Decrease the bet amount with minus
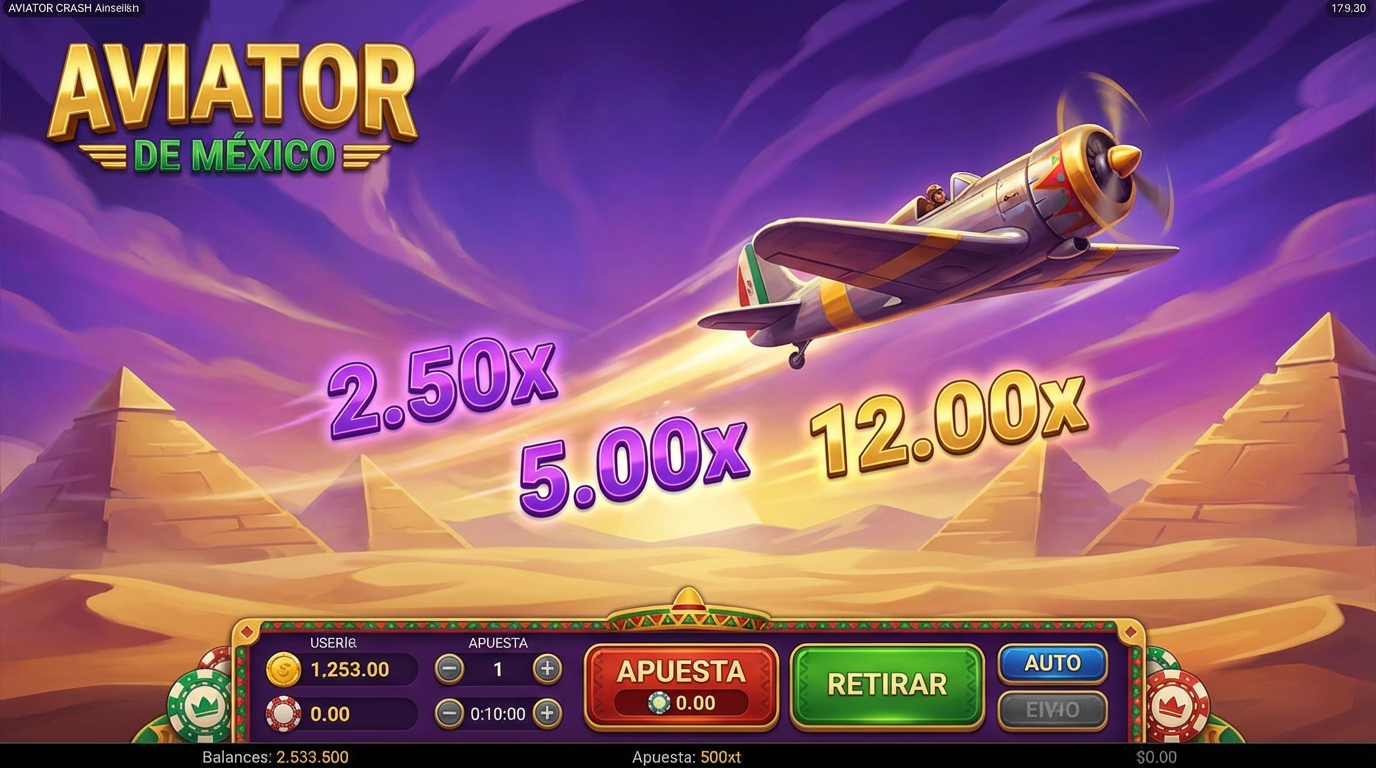 click(x=448, y=670)
